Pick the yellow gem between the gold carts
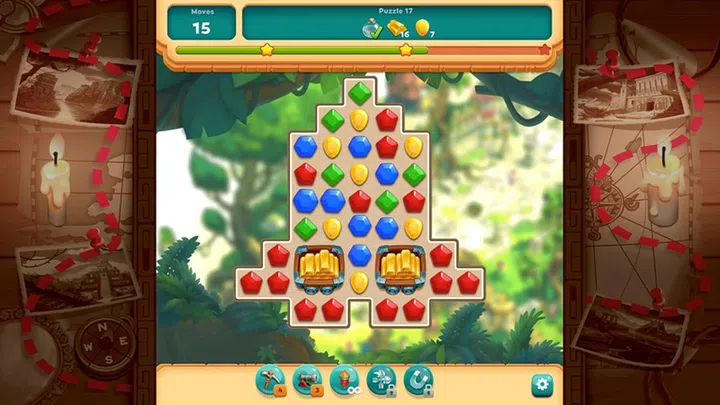This screenshot has height=405, width=720. [359, 282]
